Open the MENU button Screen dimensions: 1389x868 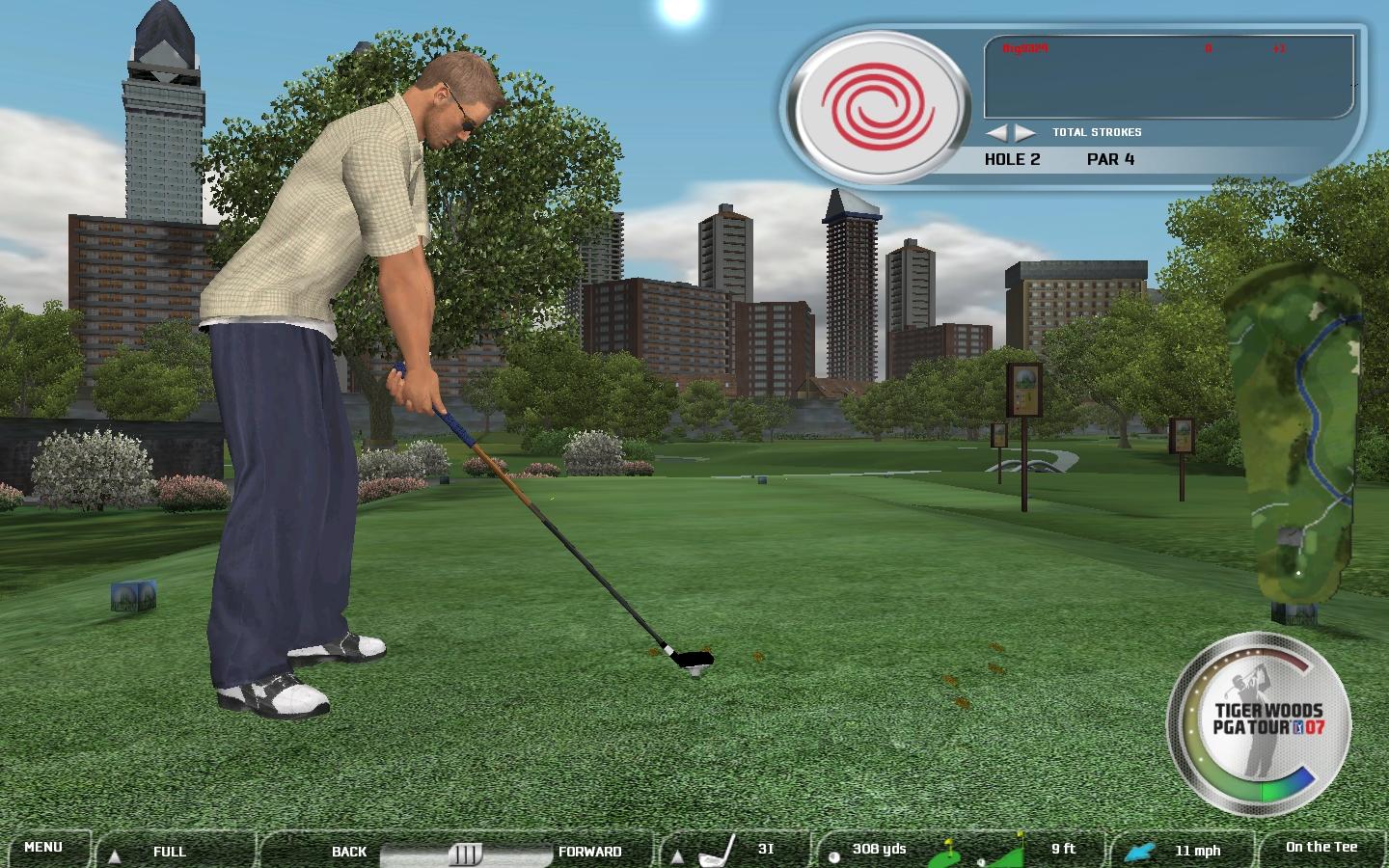coord(43,848)
